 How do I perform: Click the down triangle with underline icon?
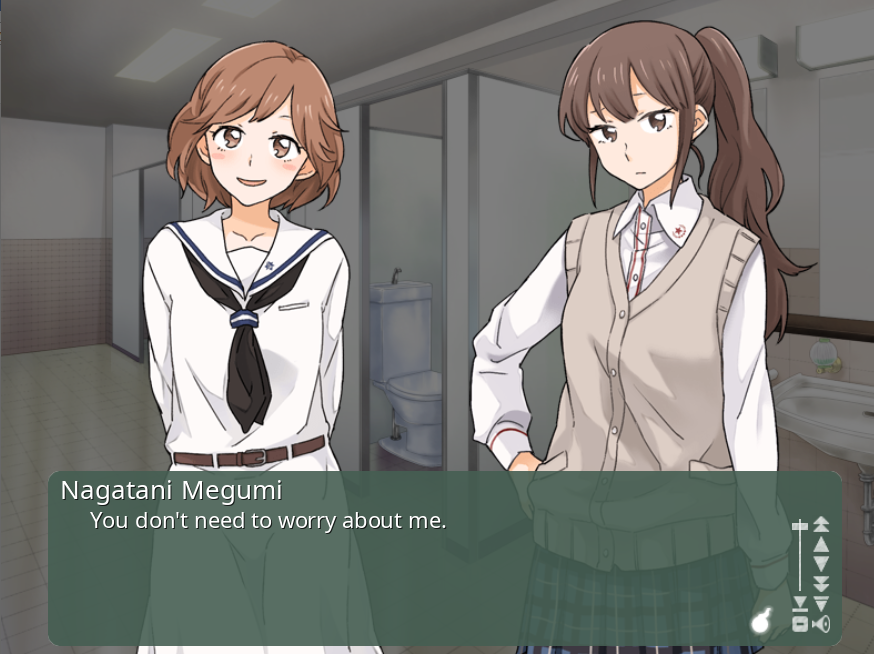coord(799,603)
